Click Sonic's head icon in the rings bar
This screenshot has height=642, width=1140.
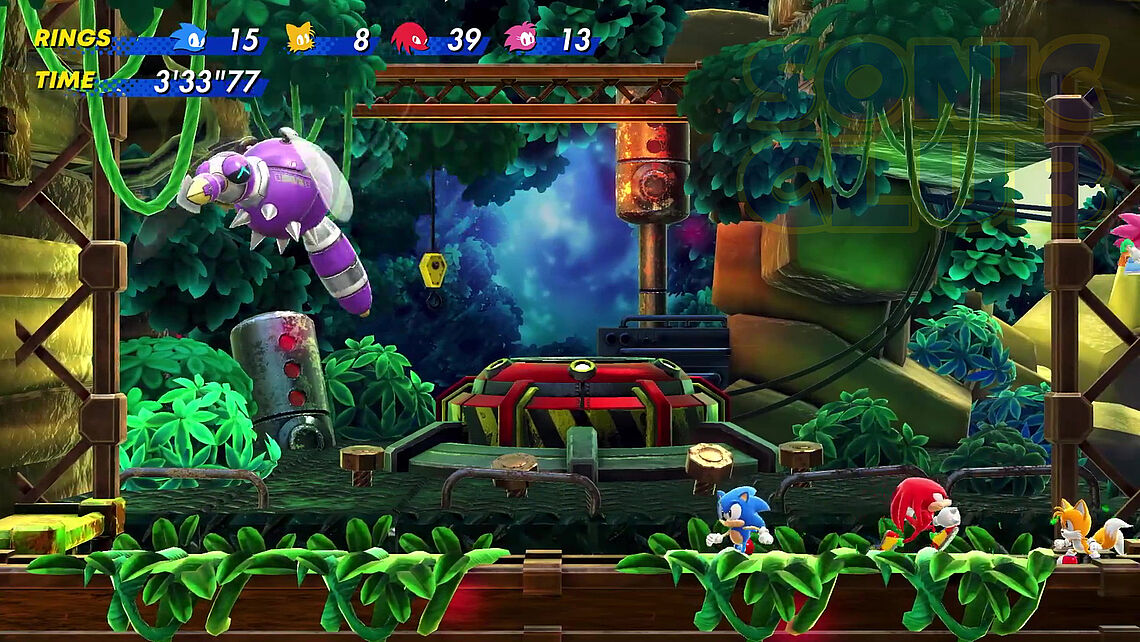click(x=188, y=38)
